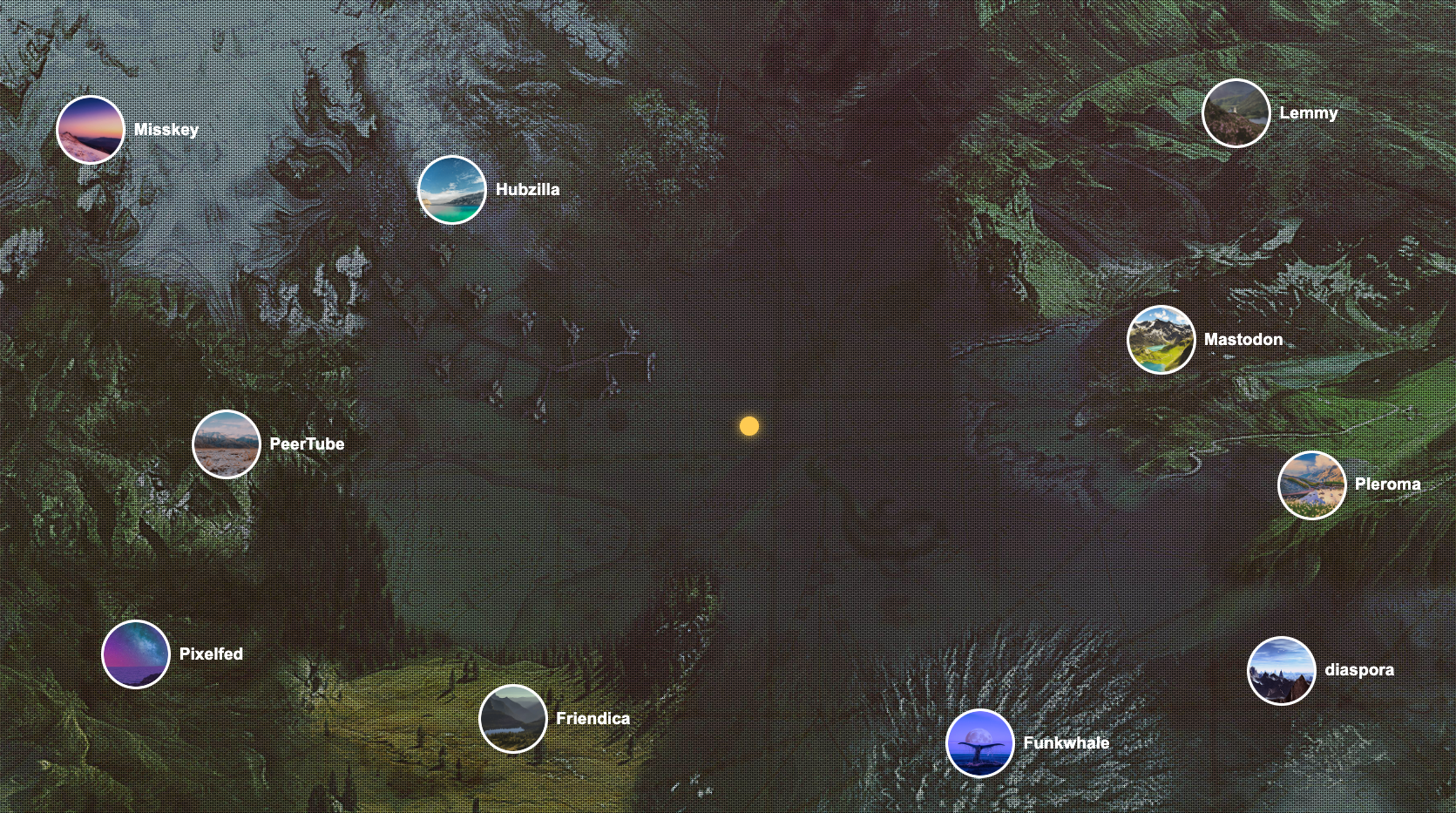This screenshot has height=813, width=1456.
Task: Open the Mastodon node
Action: [1161, 340]
